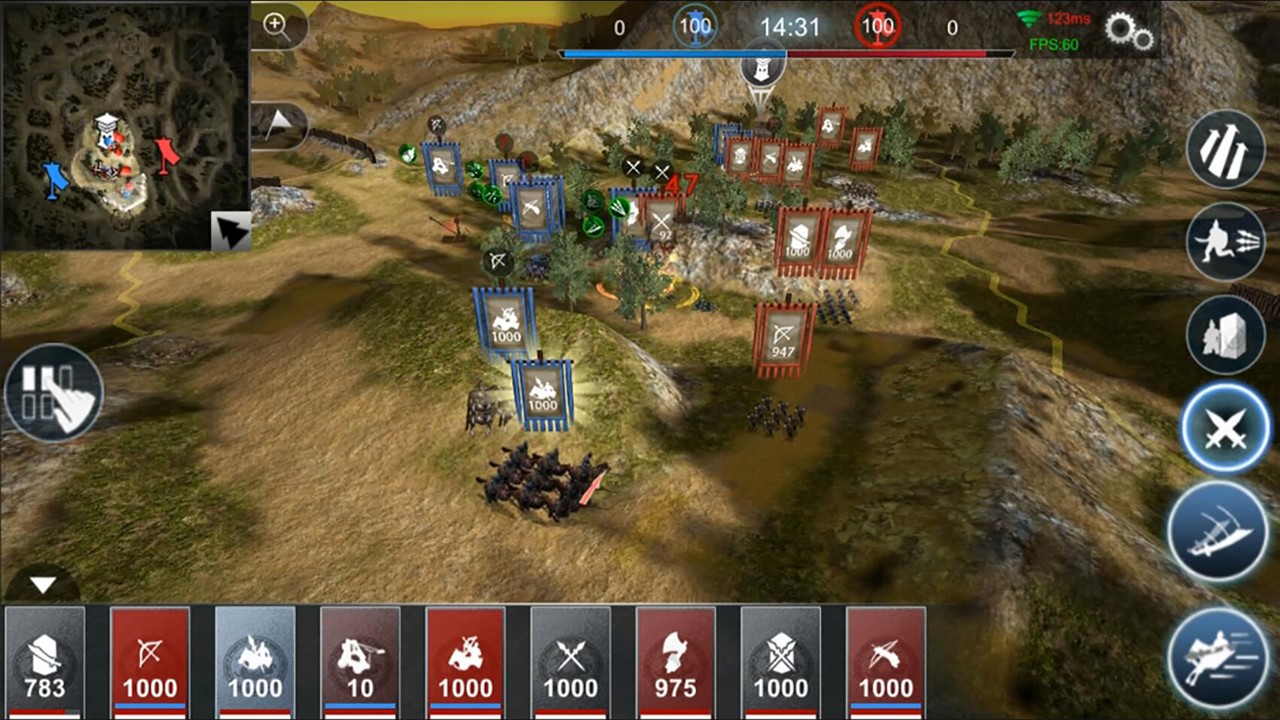Open the gear settings menu
The image size is (1280, 720).
tap(1129, 31)
